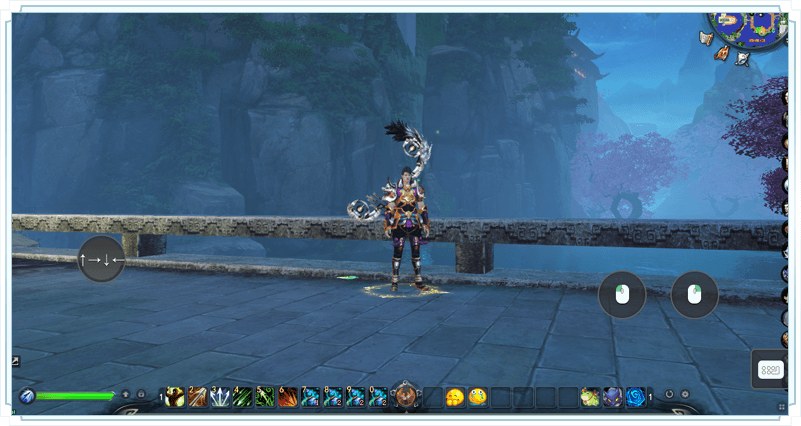801x426 pixels.
Task: Click the left mouse-button overlay control
Action: (x=622, y=295)
